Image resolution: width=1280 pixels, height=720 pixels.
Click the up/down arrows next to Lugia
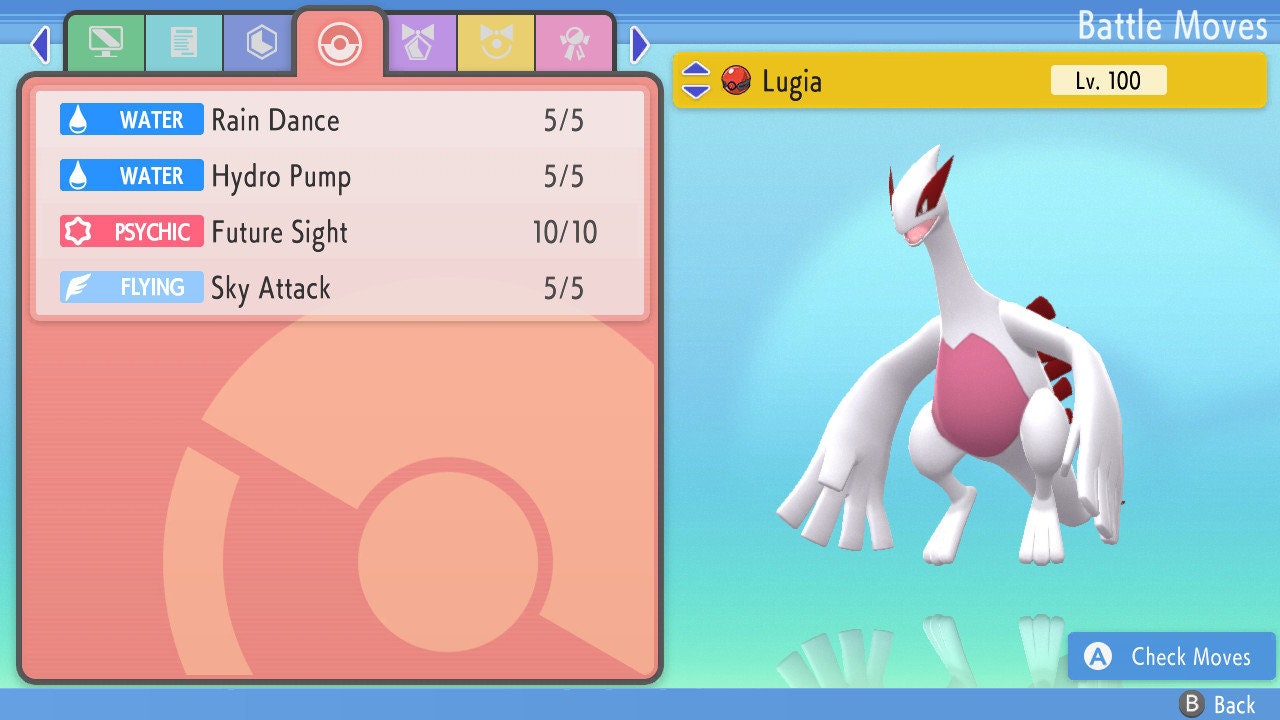[x=696, y=81]
